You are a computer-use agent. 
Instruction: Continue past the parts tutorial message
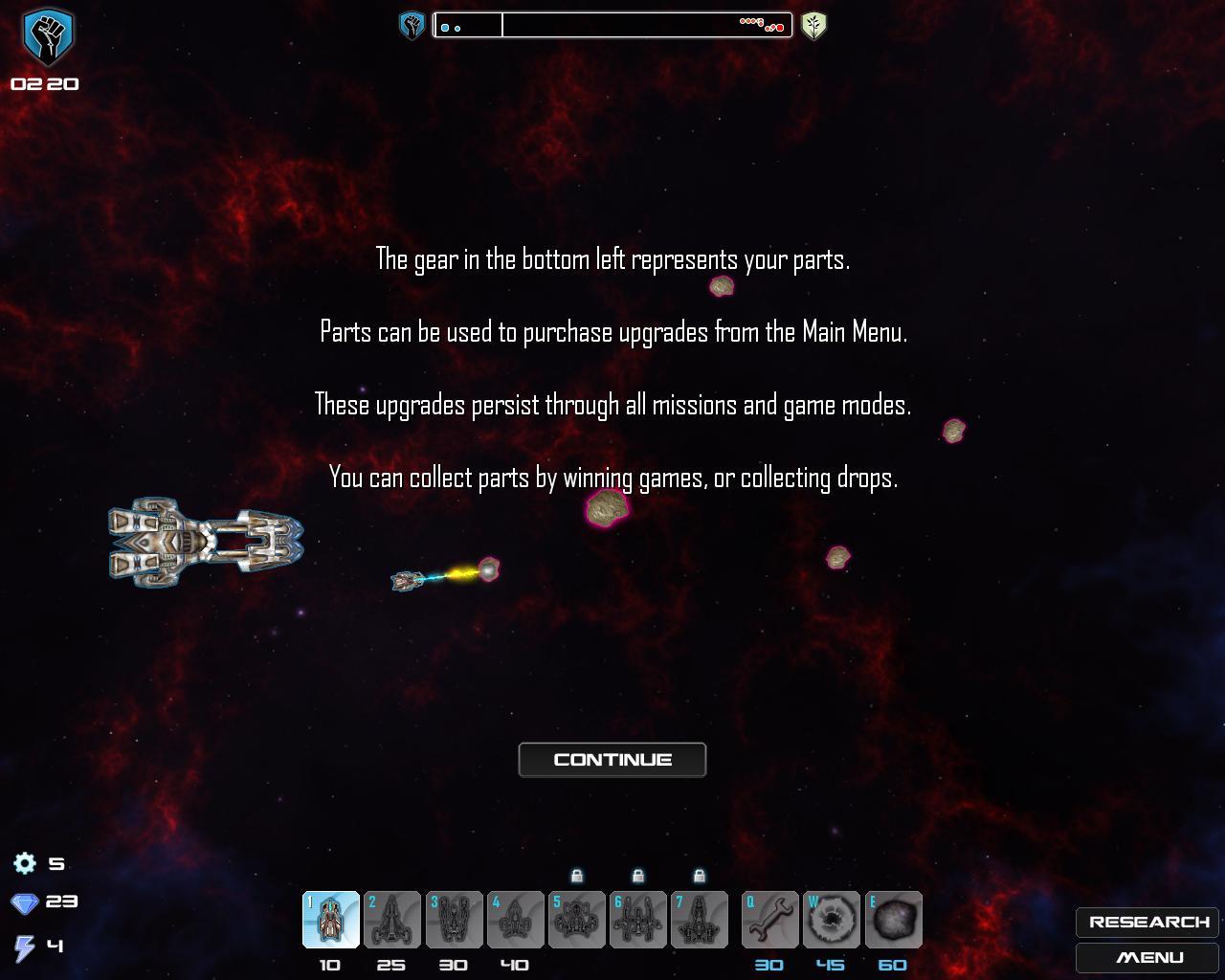(x=612, y=760)
